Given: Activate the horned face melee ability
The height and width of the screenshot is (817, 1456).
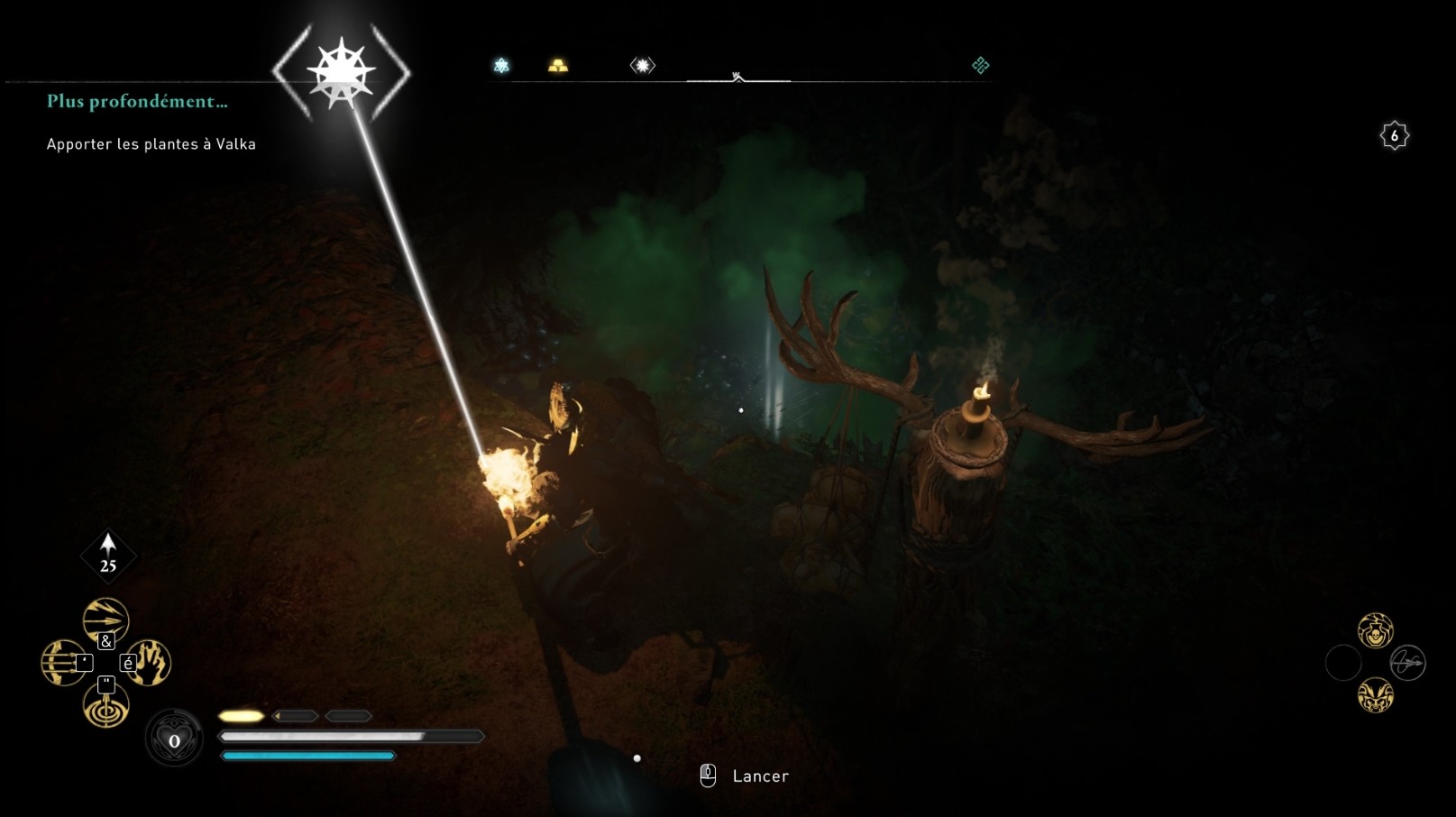Looking at the screenshot, I should click(x=1375, y=695).
